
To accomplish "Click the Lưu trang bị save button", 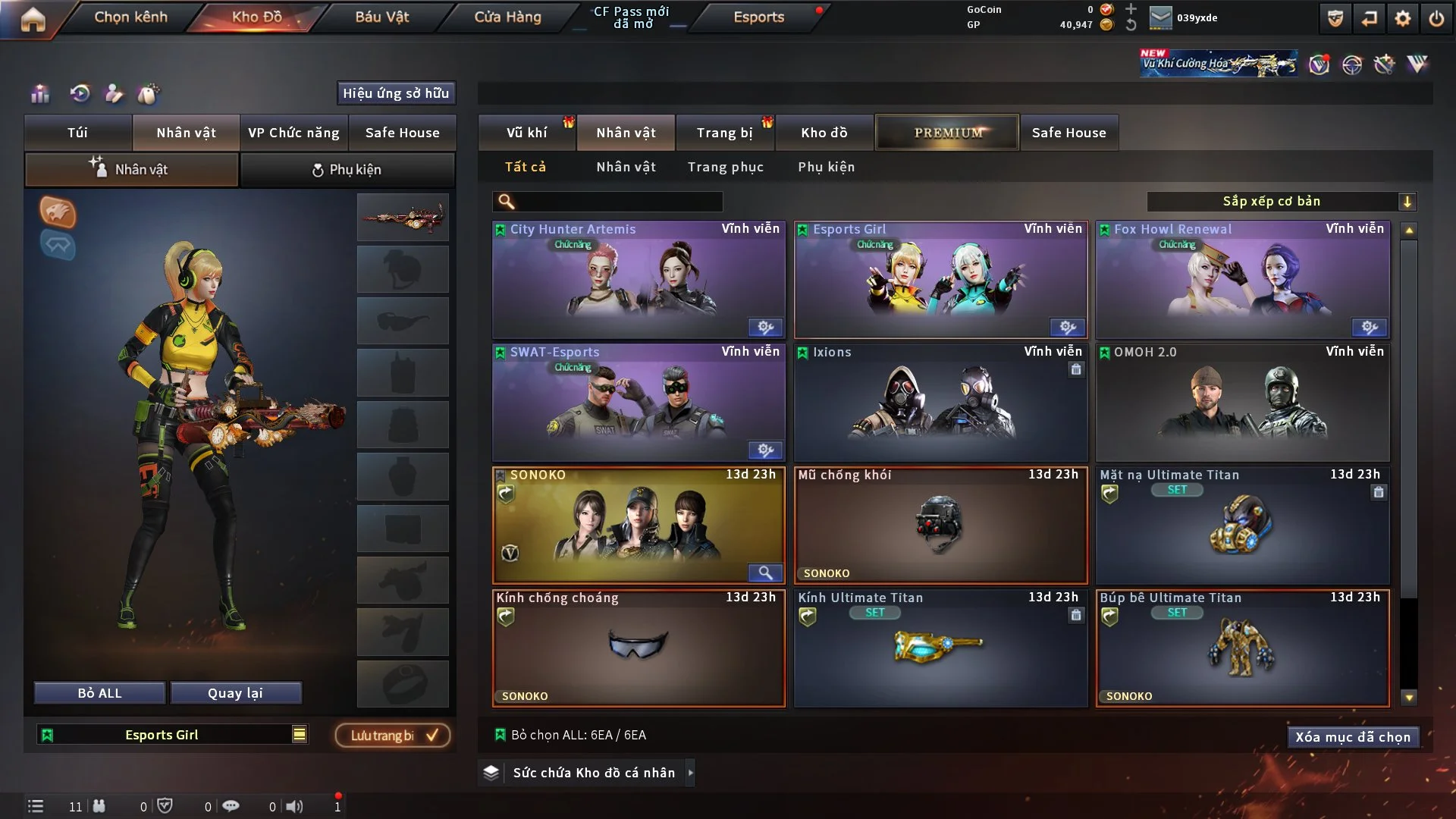I will click(x=393, y=736).
